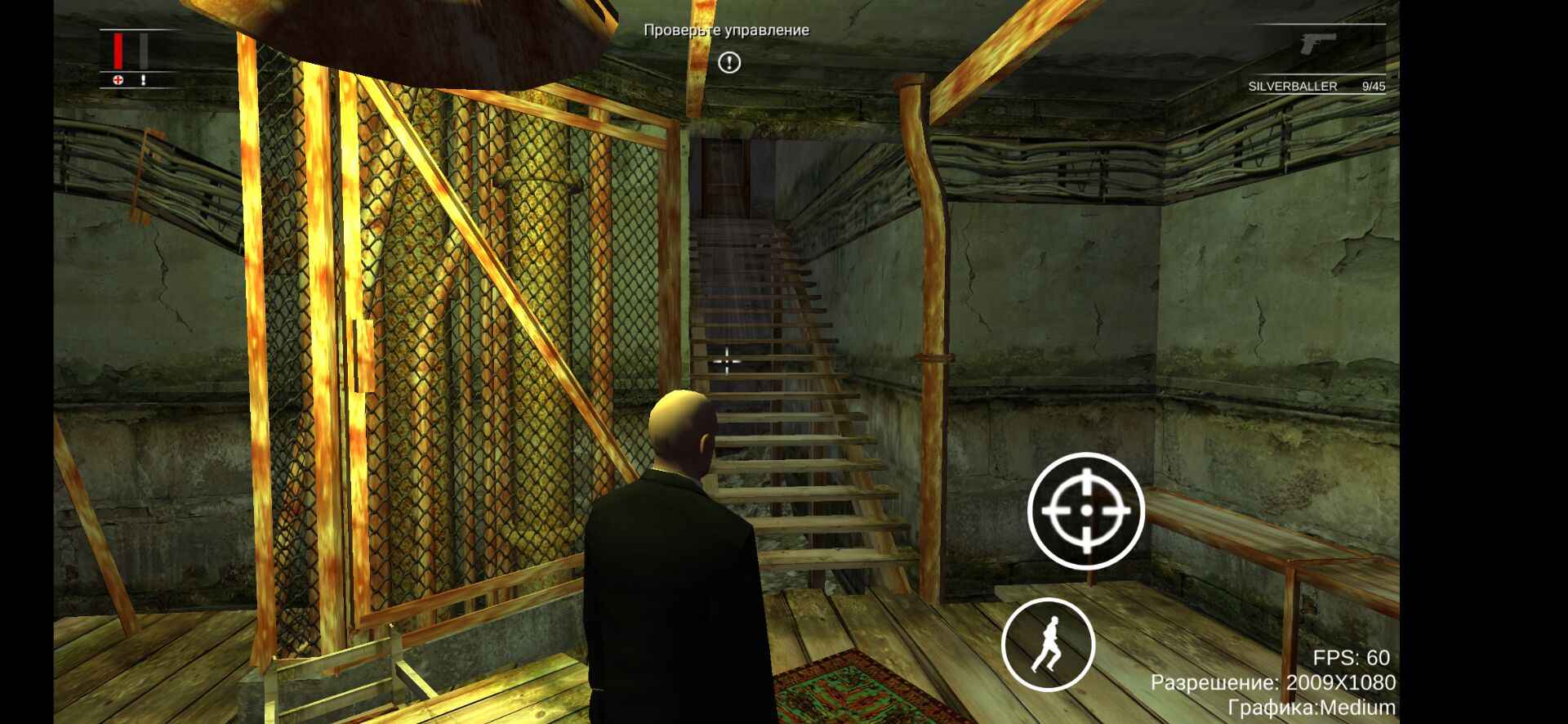Tap the Проверьте управление message
Screen dimensions: 1568x724
[725, 31]
